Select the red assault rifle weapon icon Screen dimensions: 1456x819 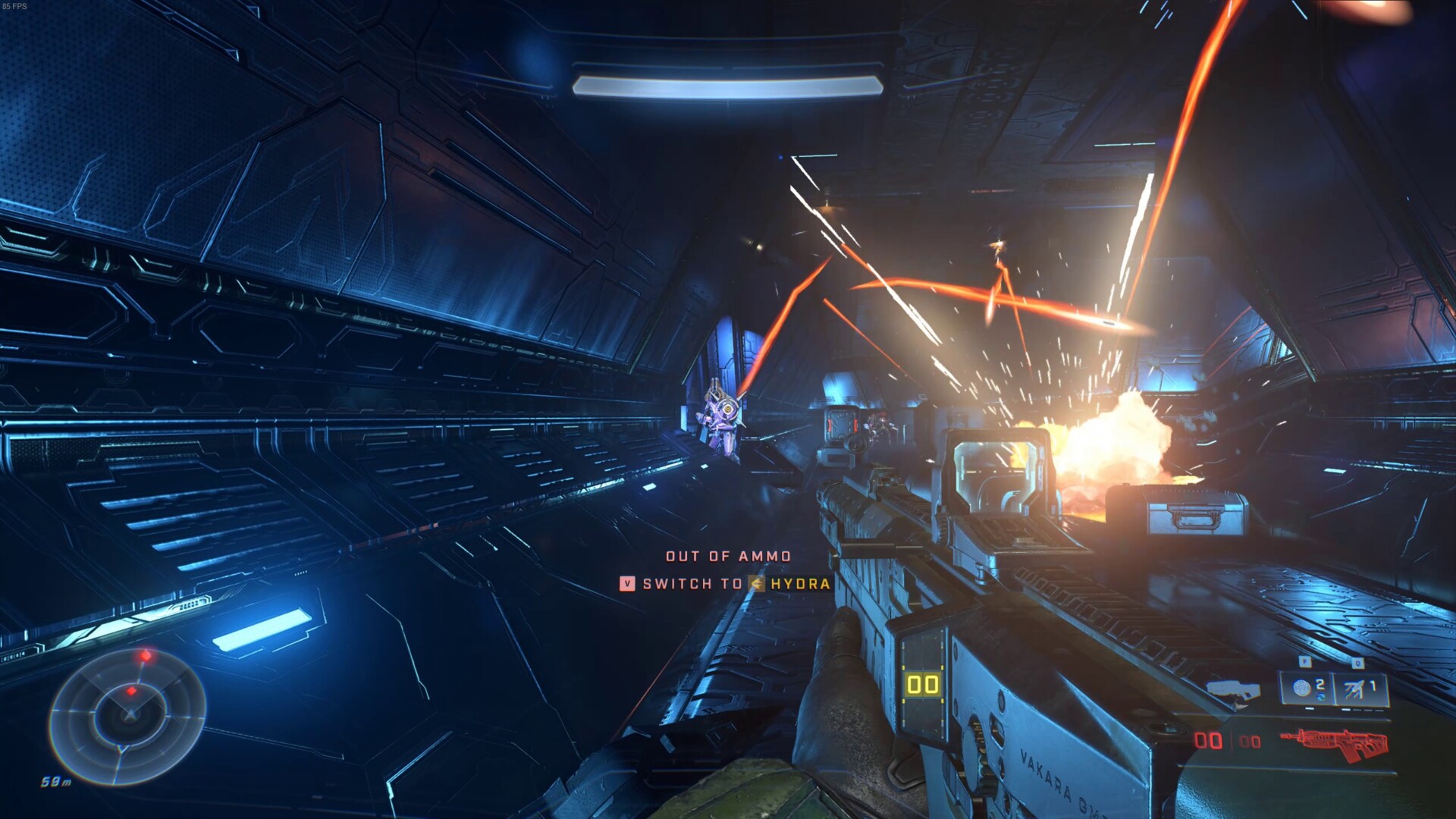tap(1335, 743)
